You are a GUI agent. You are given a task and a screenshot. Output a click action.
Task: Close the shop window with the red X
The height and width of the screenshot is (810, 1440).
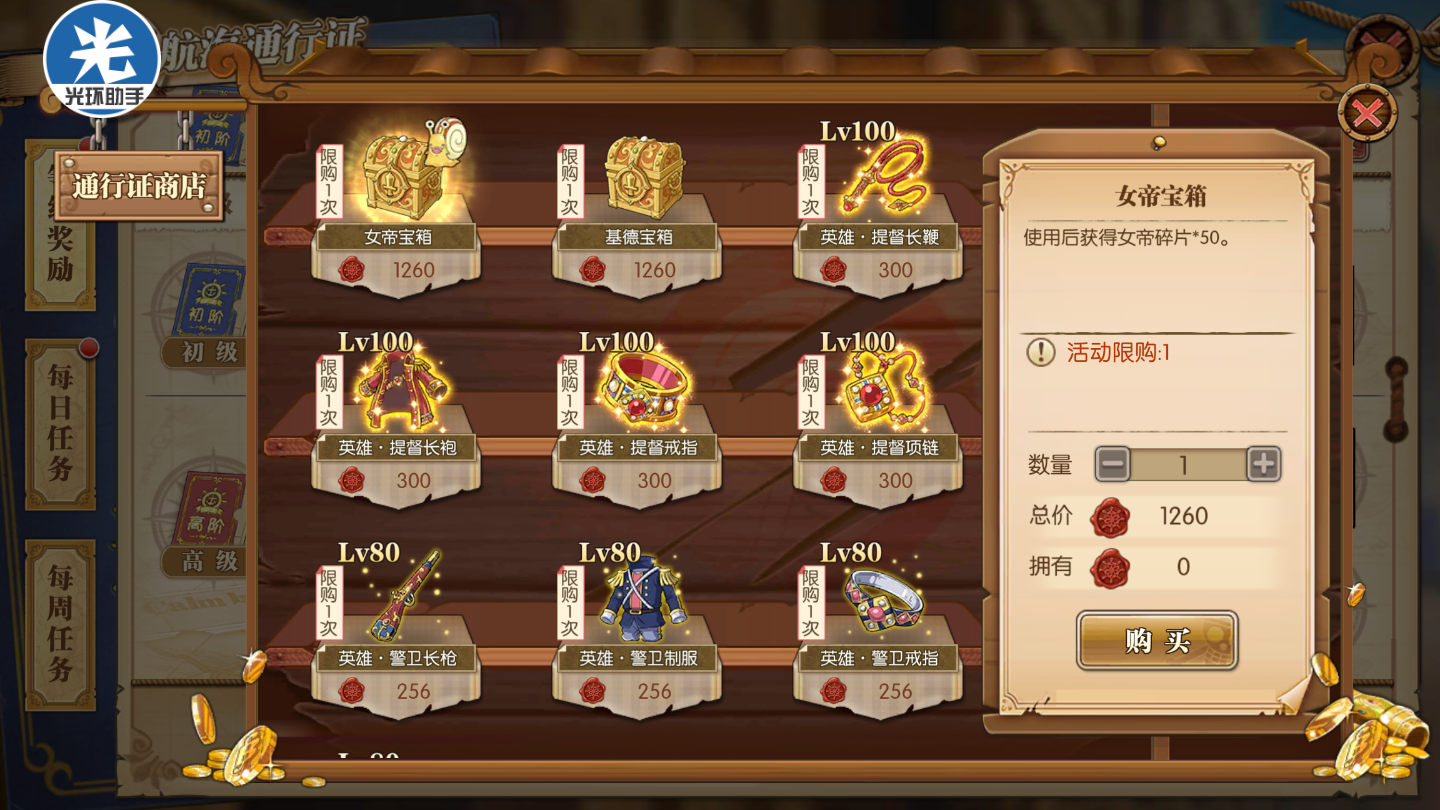click(x=1366, y=113)
